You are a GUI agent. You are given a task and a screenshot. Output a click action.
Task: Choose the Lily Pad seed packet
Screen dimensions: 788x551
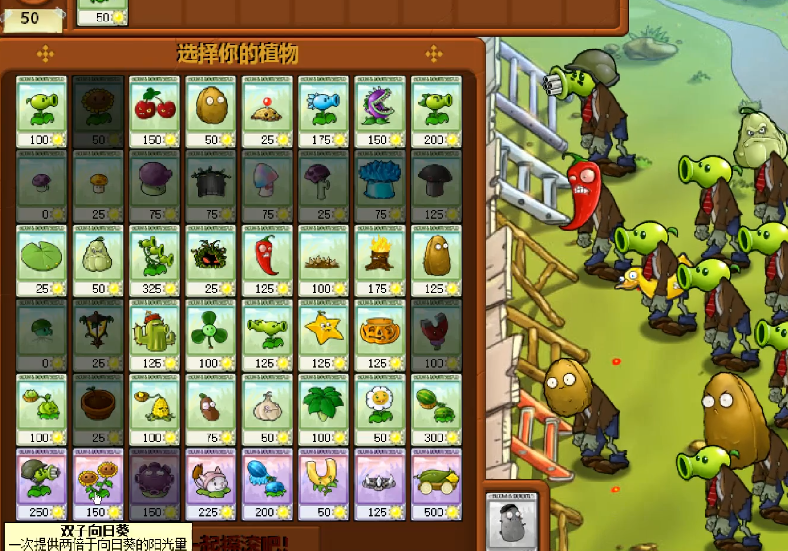click(x=41, y=260)
